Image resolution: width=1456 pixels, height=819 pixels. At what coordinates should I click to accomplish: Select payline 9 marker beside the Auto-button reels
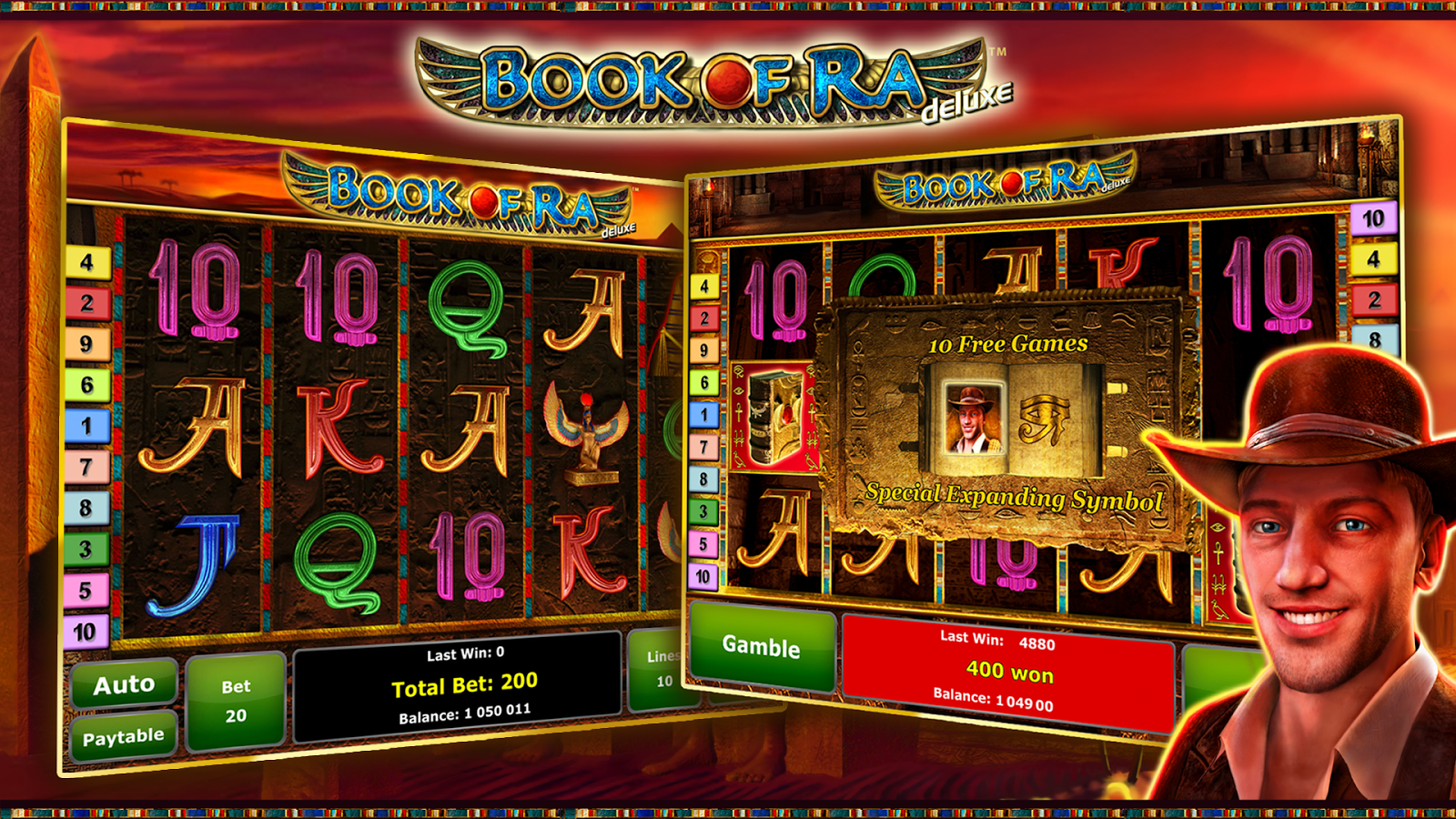pos(87,344)
